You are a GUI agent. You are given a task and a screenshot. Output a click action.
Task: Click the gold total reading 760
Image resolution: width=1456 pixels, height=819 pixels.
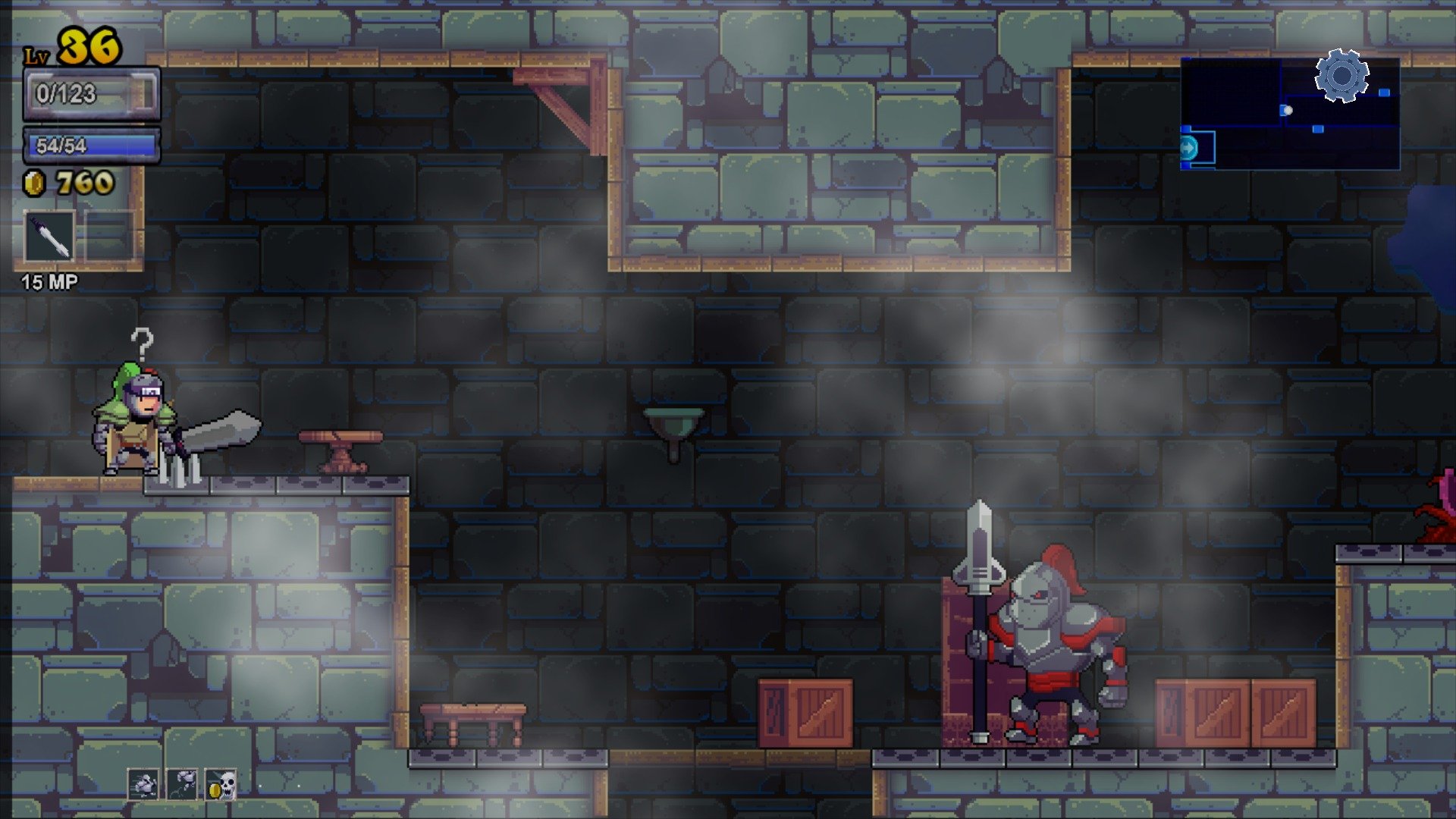83,182
